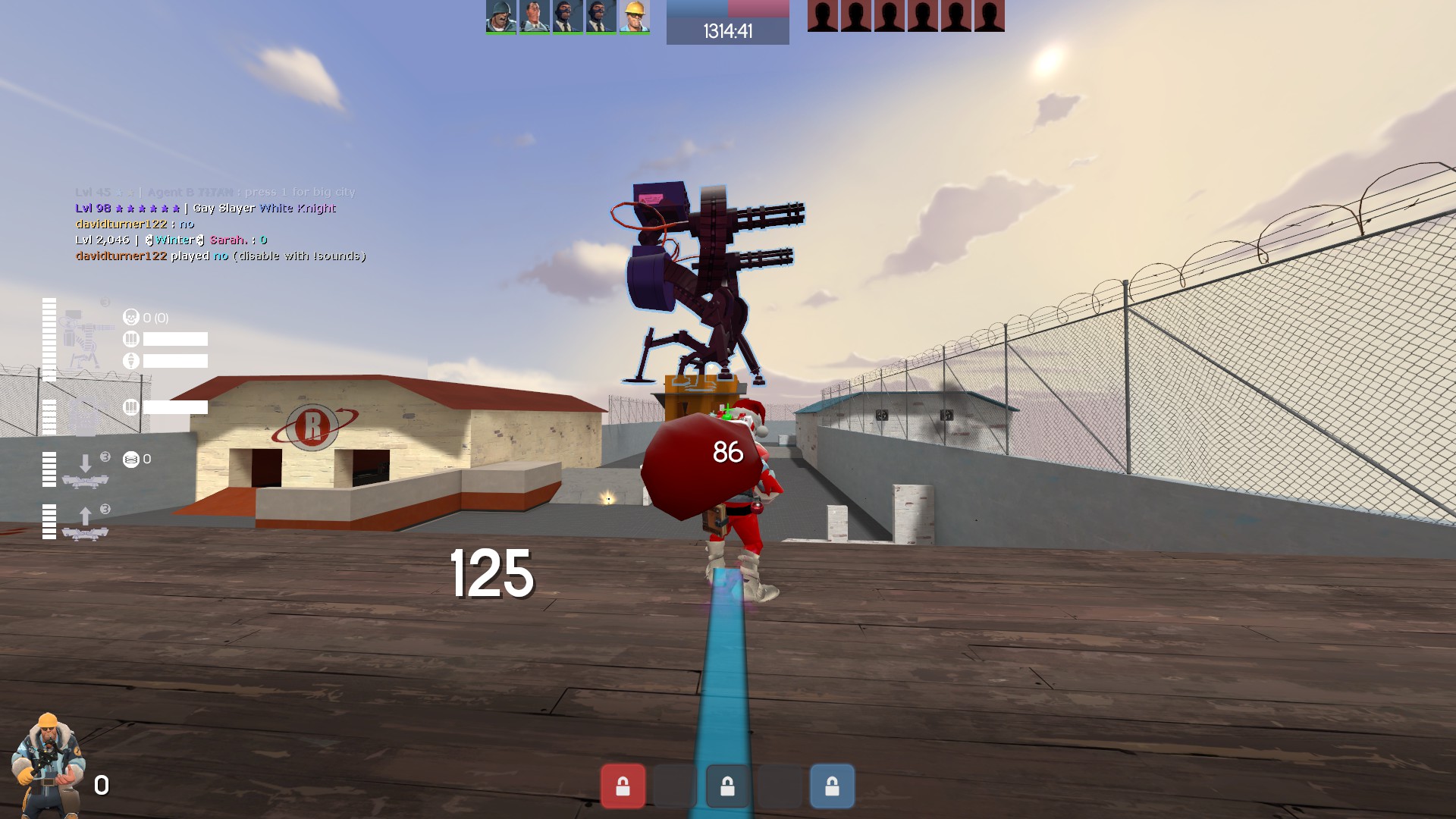The height and width of the screenshot is (819, 1456).
Task: Select the hard-hat Engineer teammate portrait
Action: point(634,17)
